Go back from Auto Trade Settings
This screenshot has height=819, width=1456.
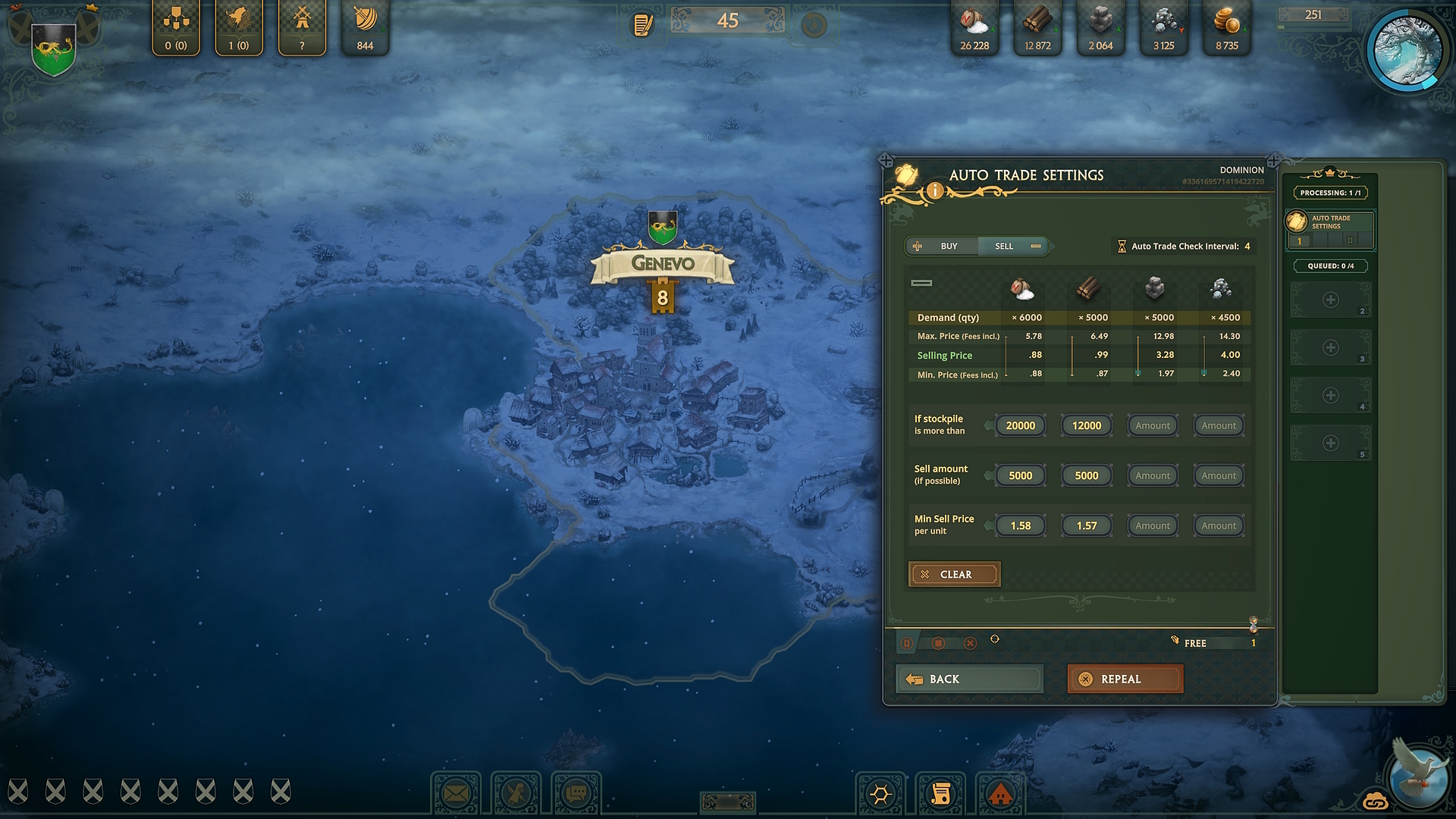[968, 679]
